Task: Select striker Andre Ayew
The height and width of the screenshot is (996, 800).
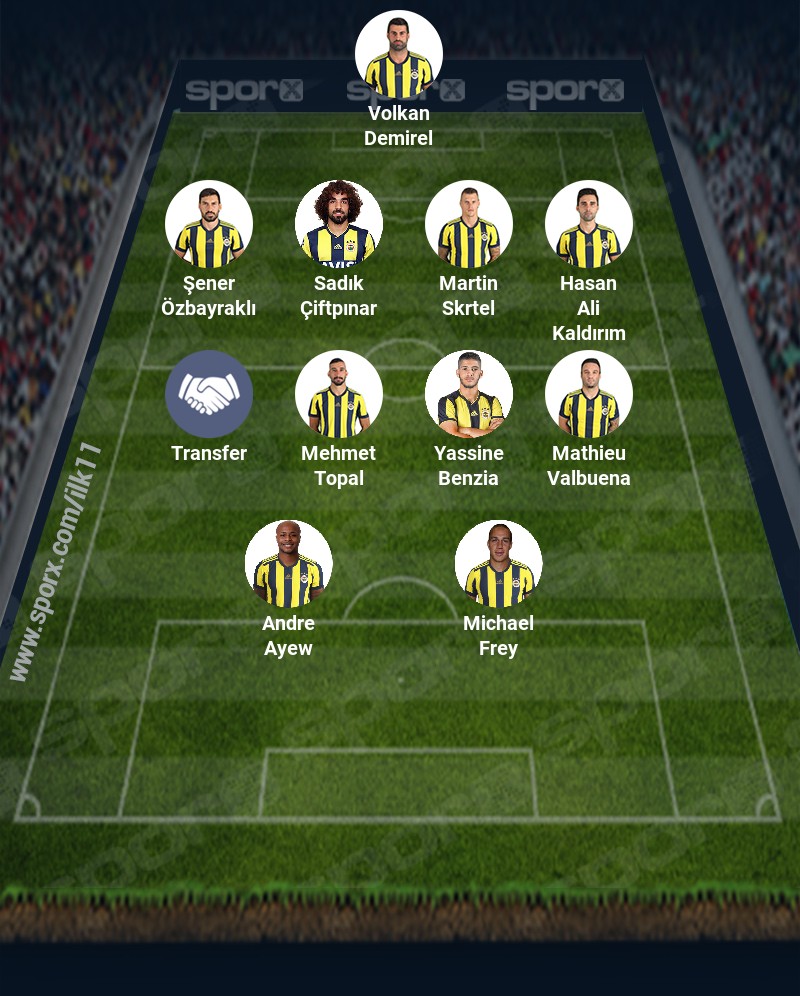Action: [289, 564]
